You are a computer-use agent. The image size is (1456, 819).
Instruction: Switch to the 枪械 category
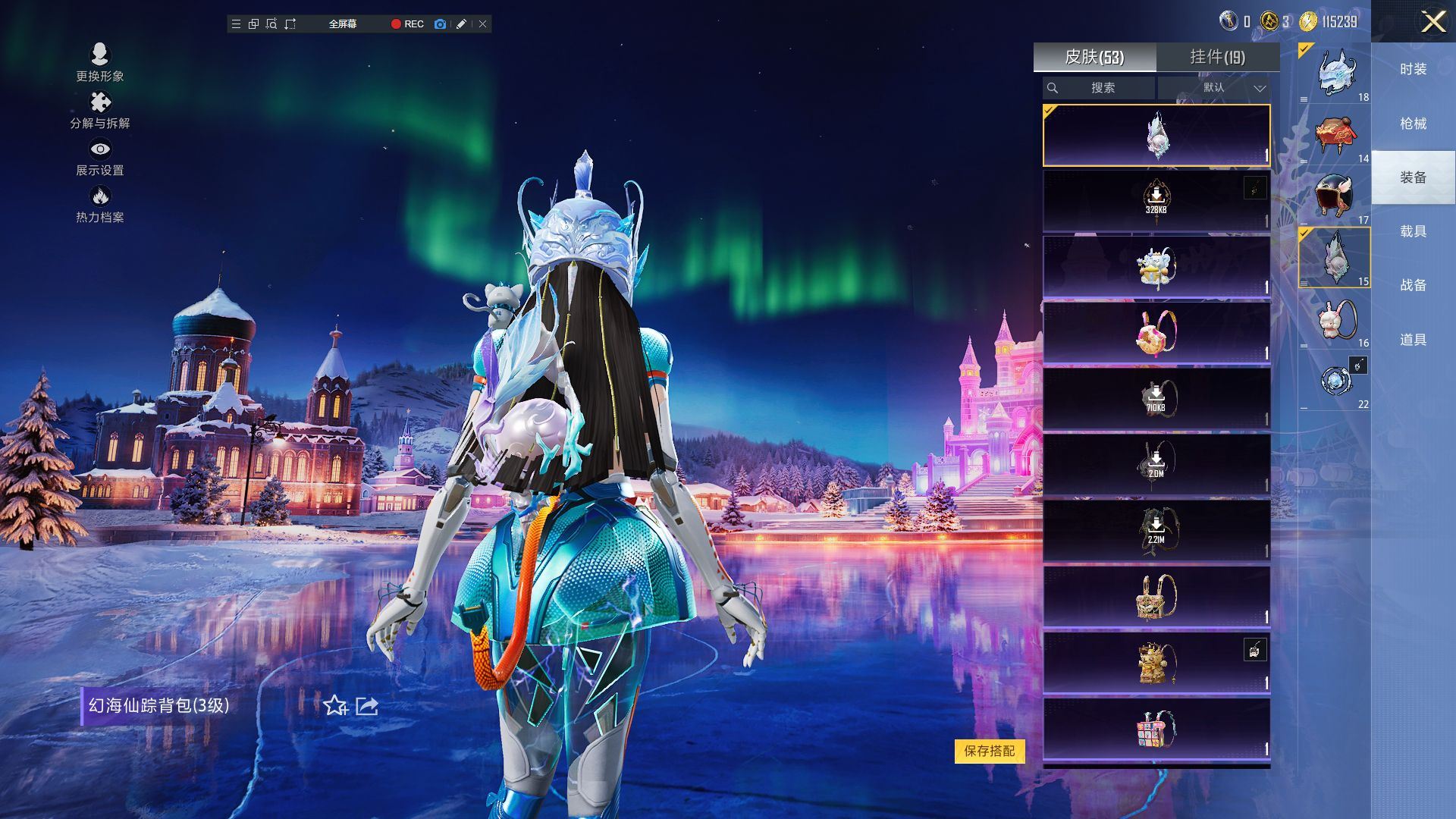click(x=1413, y=124)
